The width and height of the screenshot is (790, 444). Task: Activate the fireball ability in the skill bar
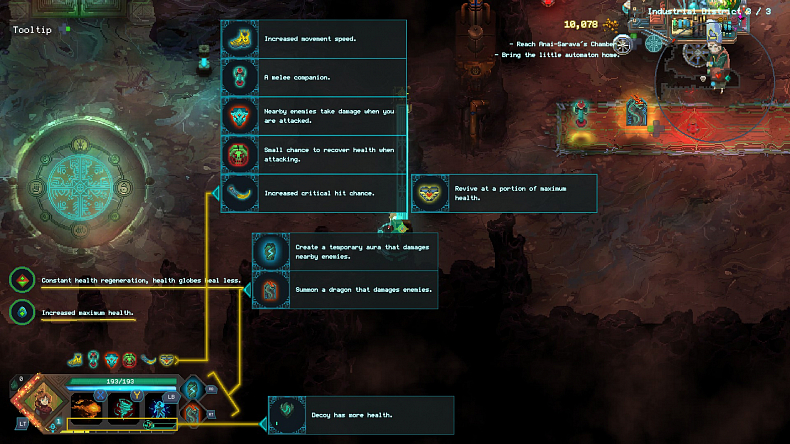tap(86, 407)
